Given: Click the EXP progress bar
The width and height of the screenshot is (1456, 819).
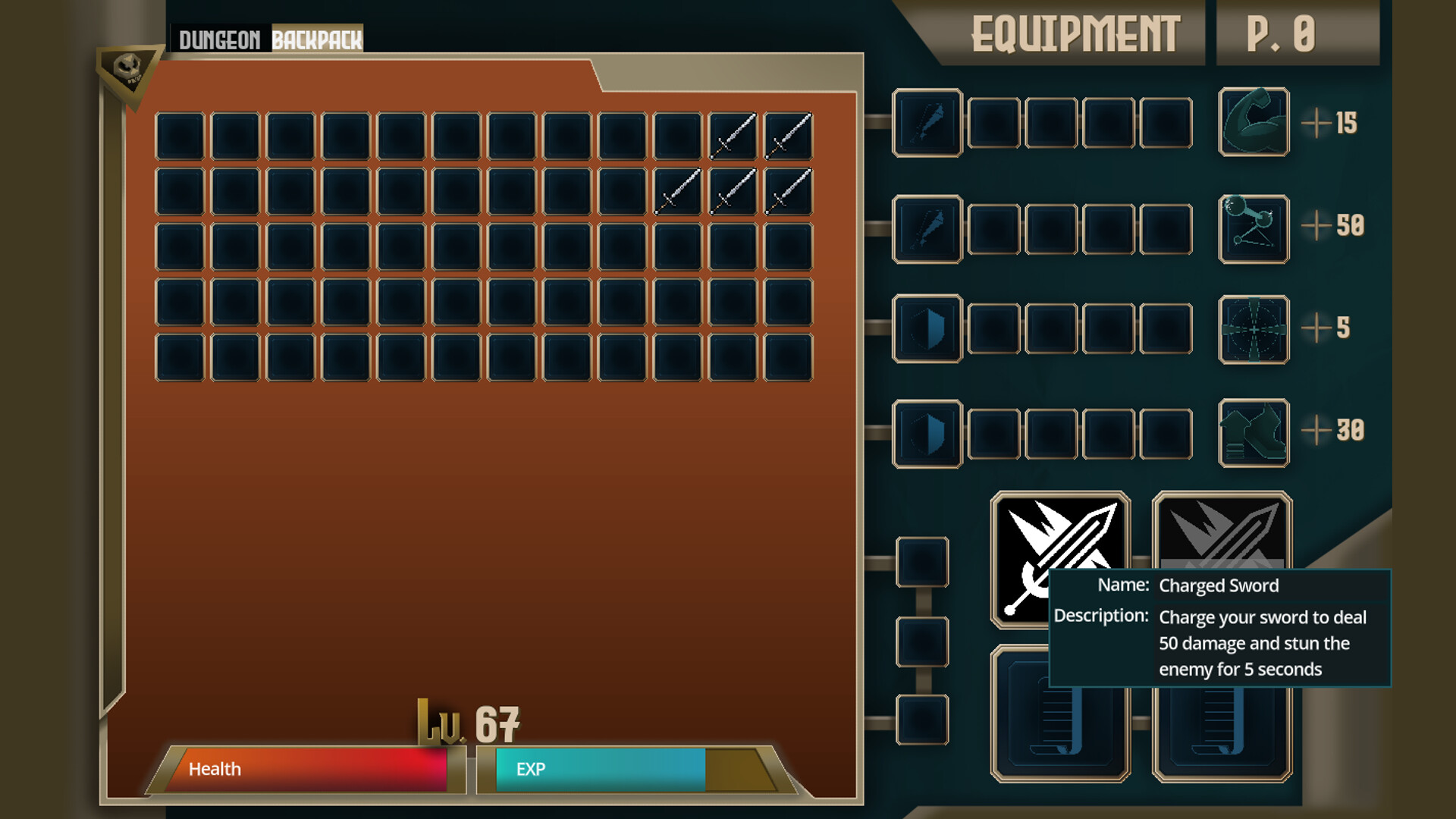Looking at the screenshot, I should tap(599, 769).
